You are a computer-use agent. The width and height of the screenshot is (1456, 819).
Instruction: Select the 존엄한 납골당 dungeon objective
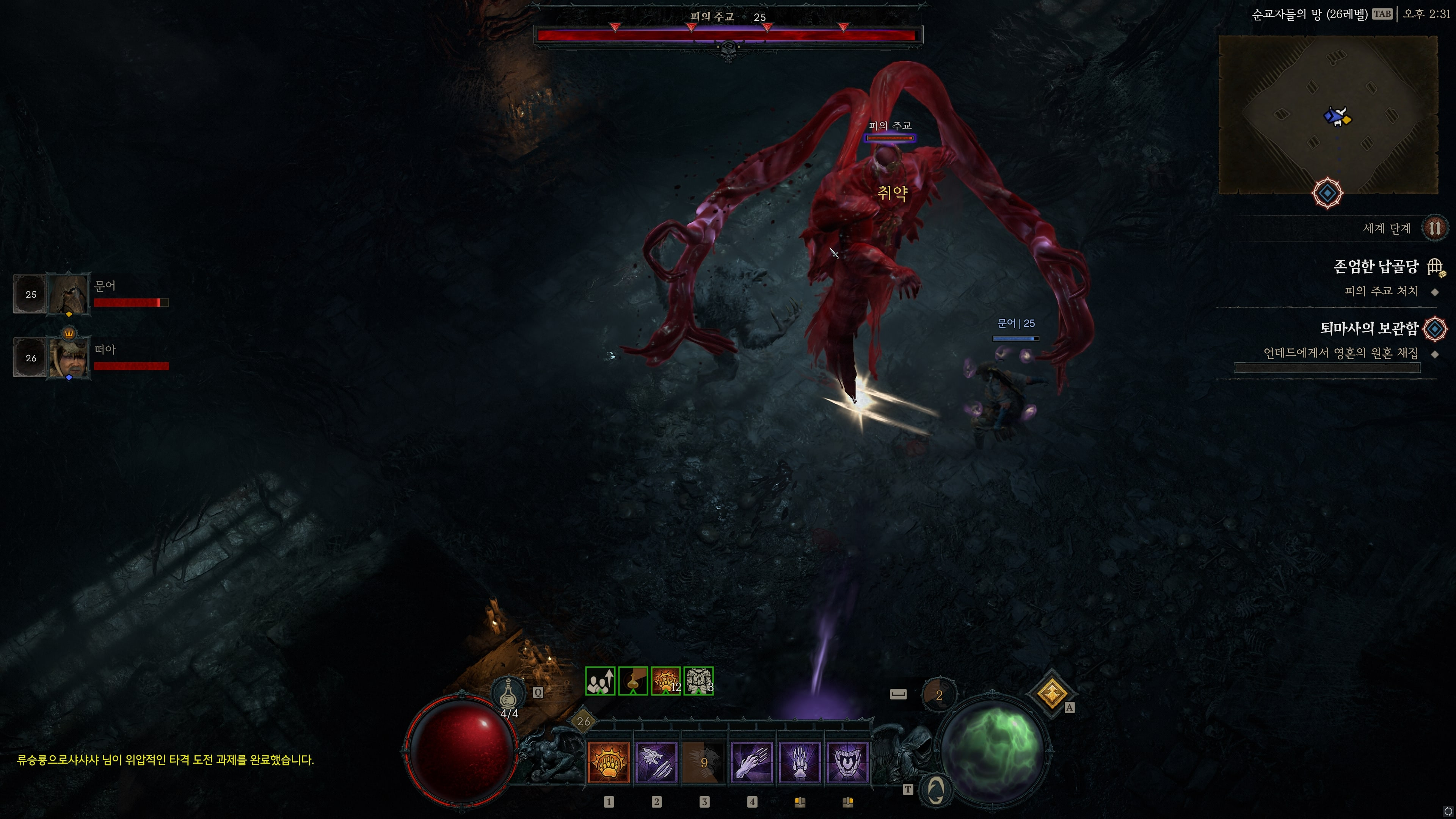(1376, 267)
